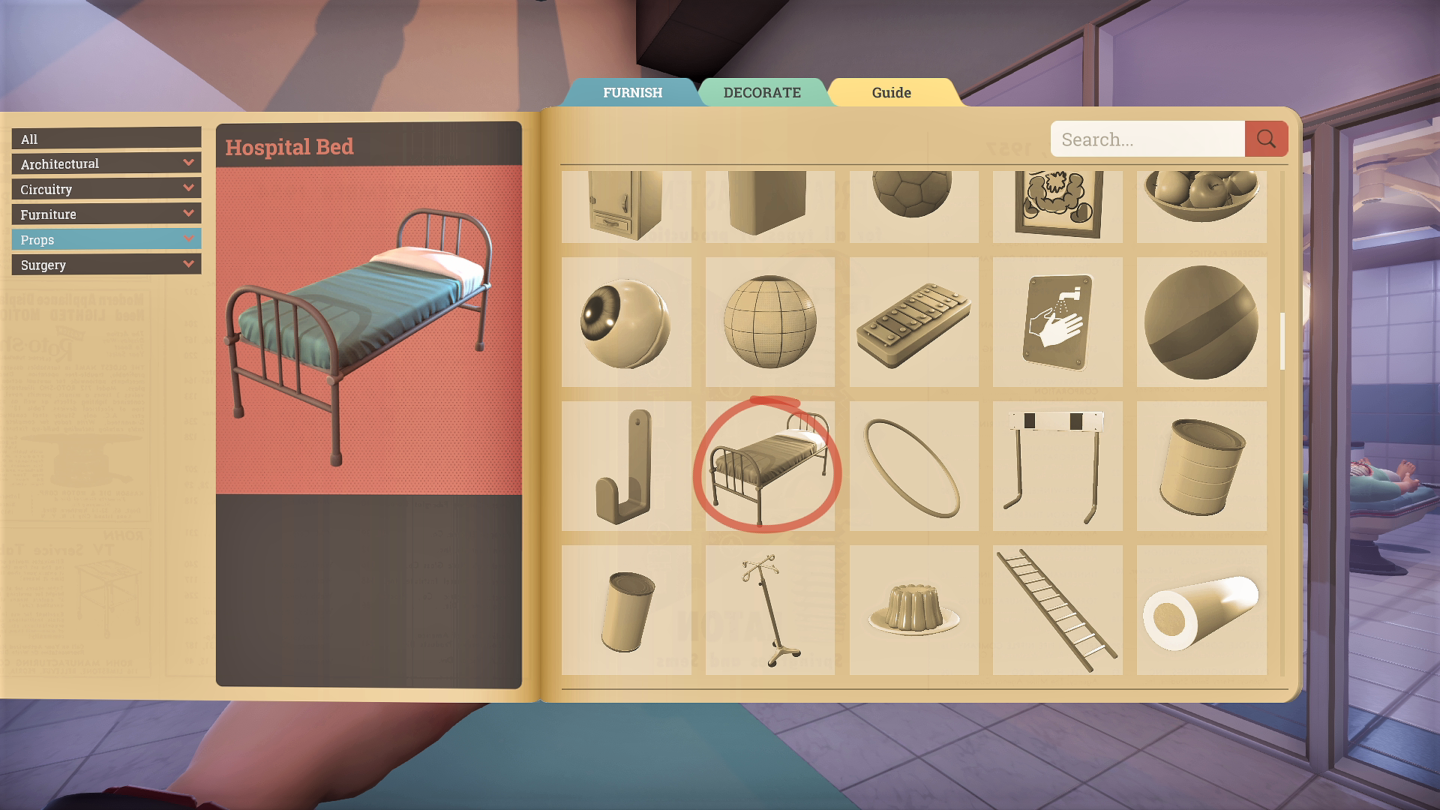Select the hula hoop item
This screenshot has height=810, width=1440.
(x=913, y=465)
